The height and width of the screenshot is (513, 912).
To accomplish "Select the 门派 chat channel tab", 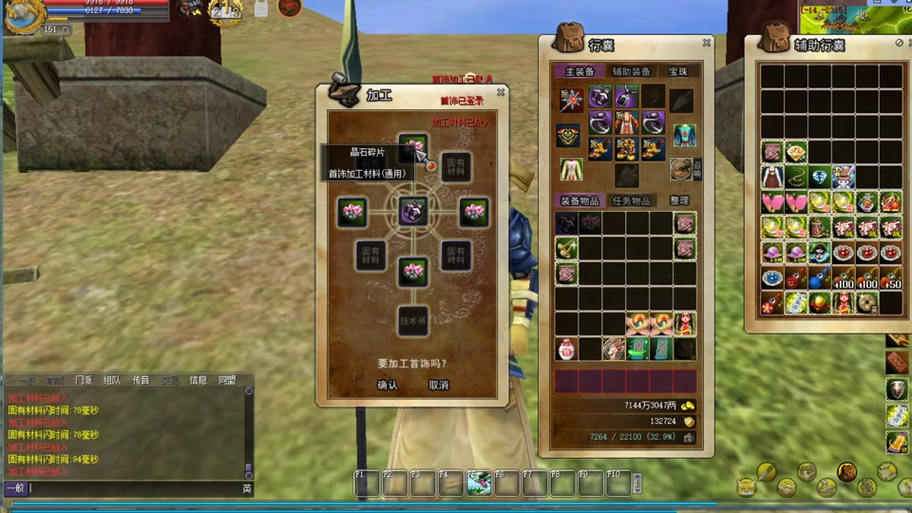I will (x=83, y=380).
